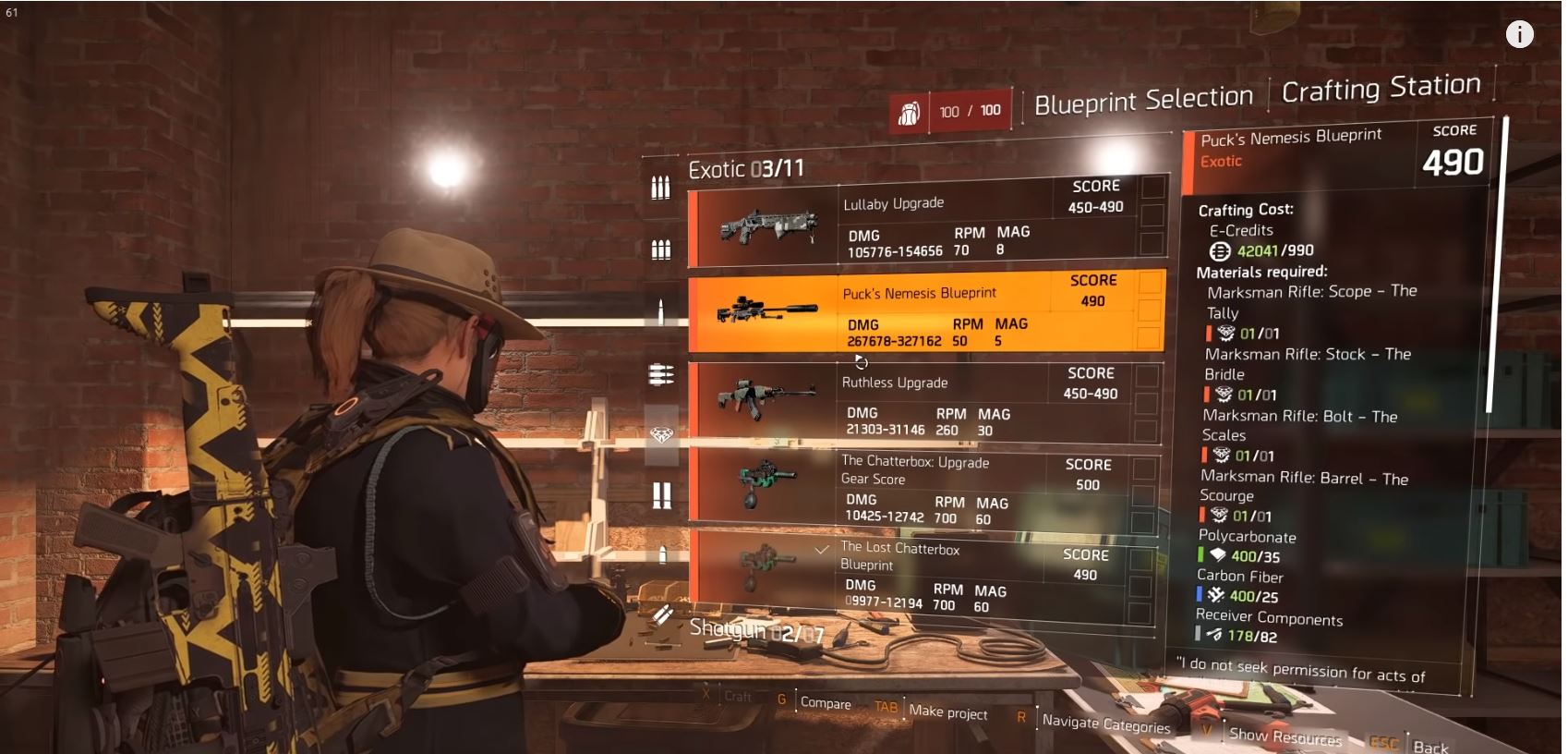The height and width of the screenshot is (754, 1568).
Task: Choose the diagonal bullets category icon
Action: (661, 614)
